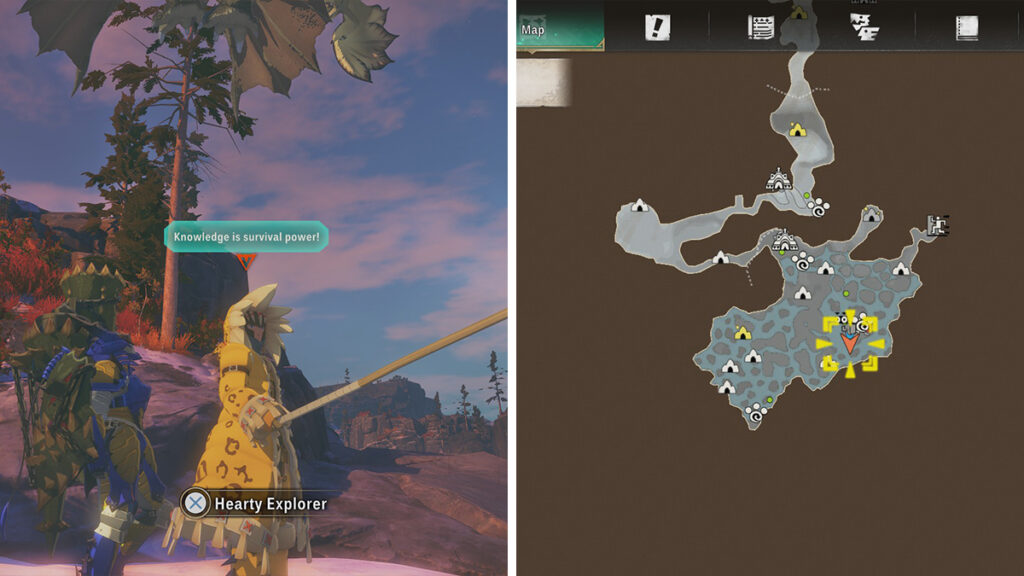The image size is (1024, 576).
Task: Select the orange player arrow marker
Action: (x=850, y=343)
